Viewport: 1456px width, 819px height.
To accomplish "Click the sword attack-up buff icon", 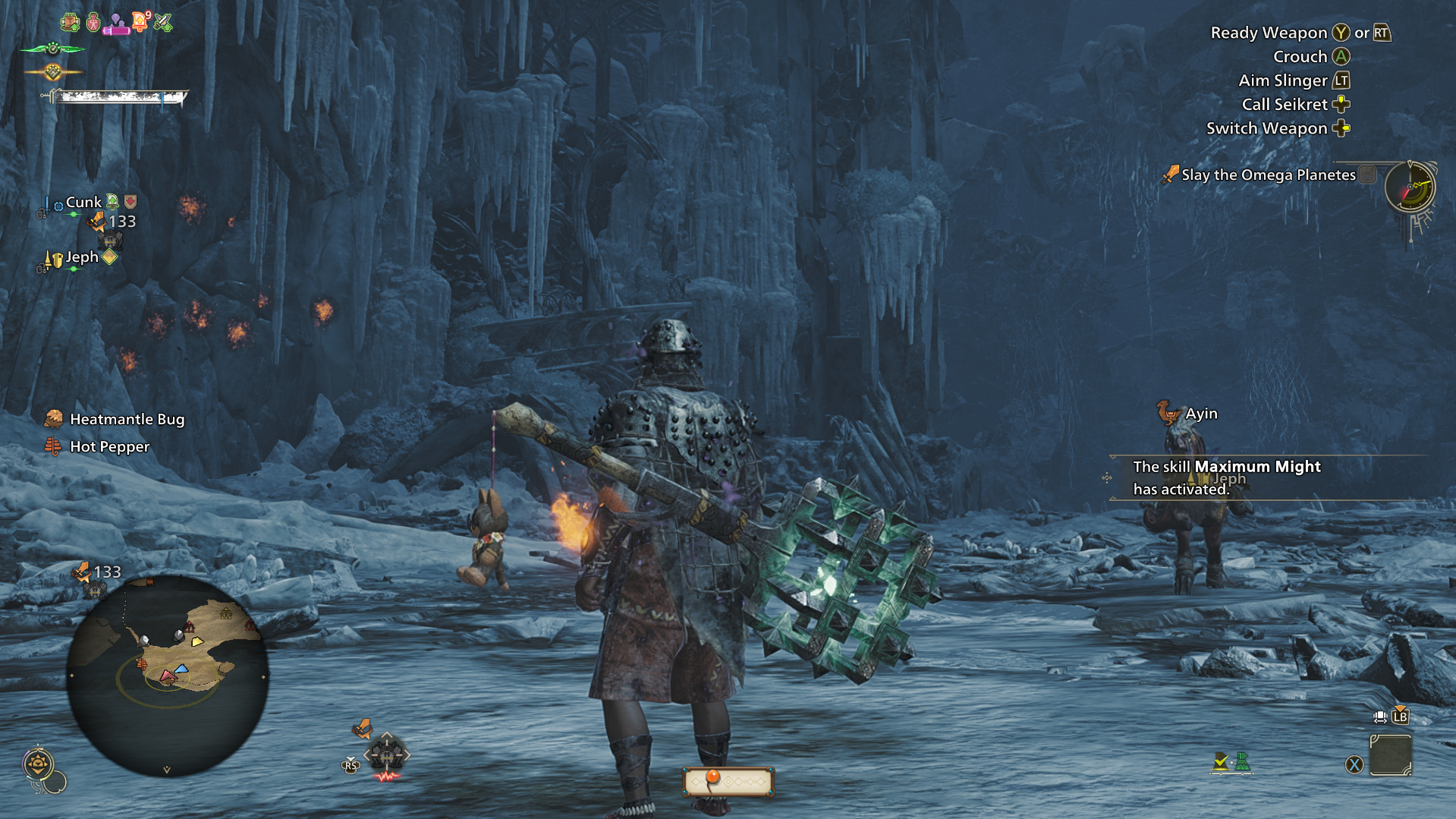I will pos(163,22).
